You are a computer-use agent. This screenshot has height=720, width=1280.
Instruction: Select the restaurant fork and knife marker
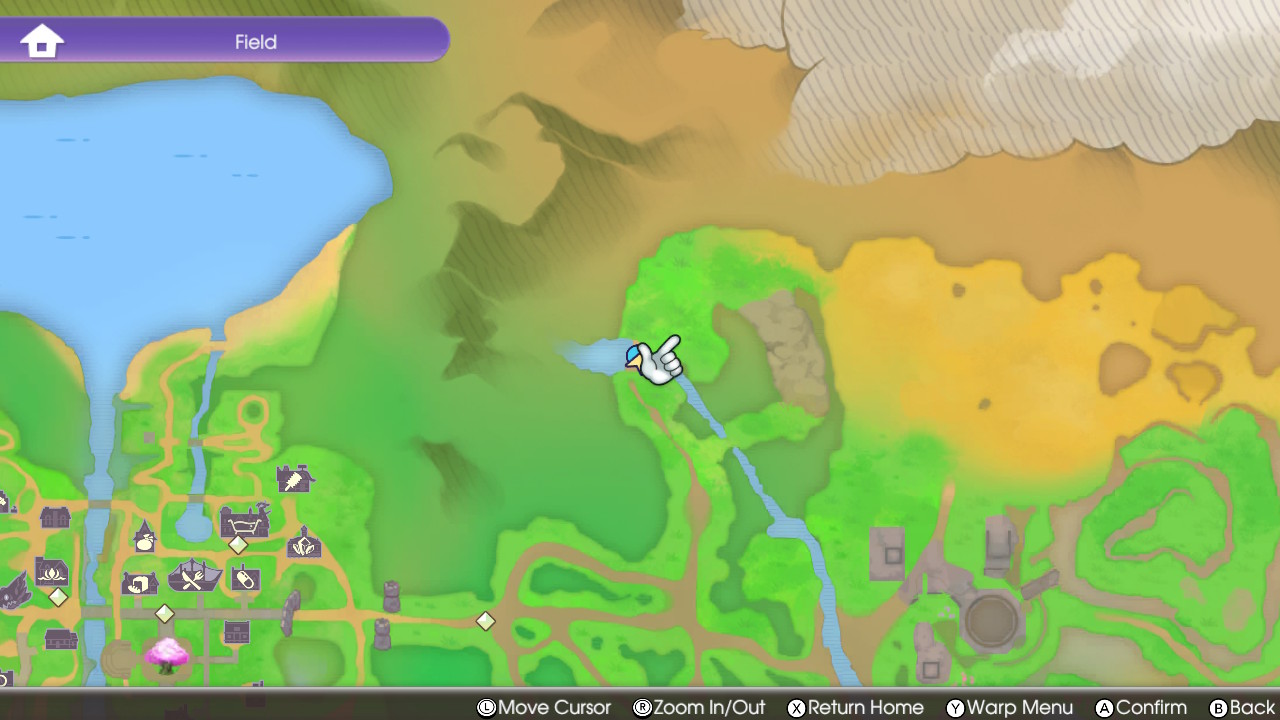[194, 576]
